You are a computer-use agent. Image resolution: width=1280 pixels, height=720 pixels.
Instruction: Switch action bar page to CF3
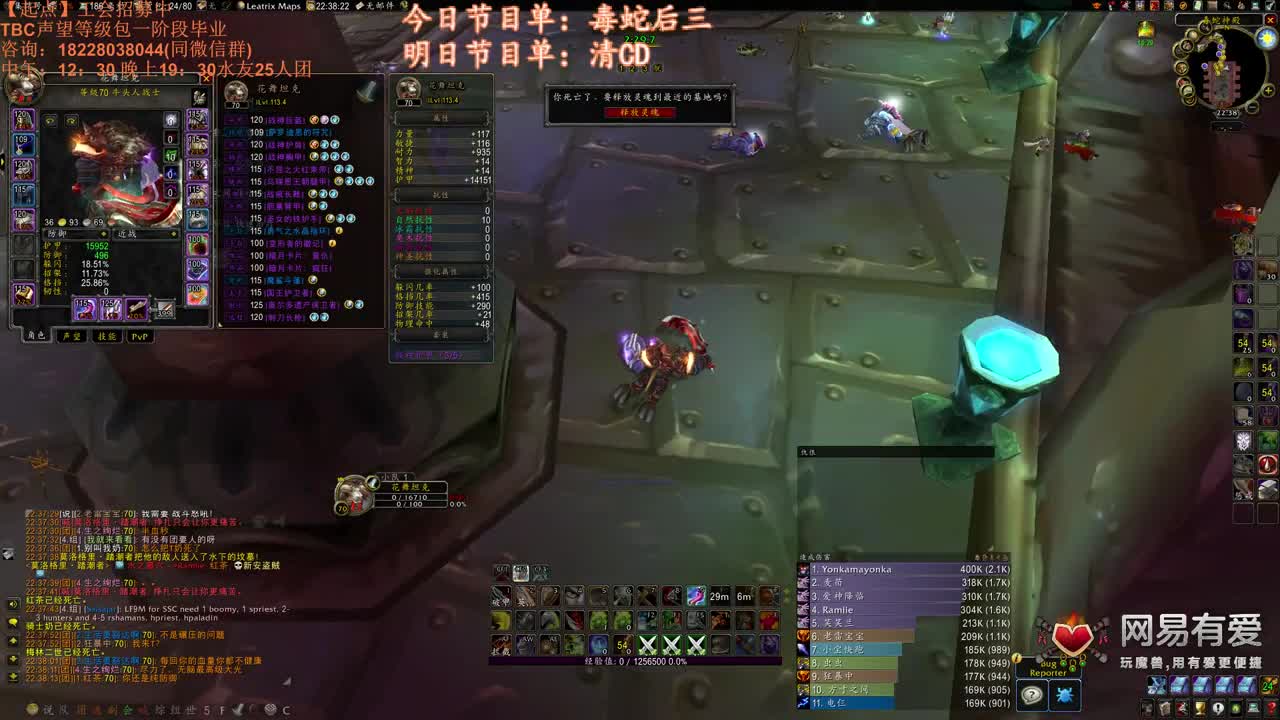pos(540,572)
